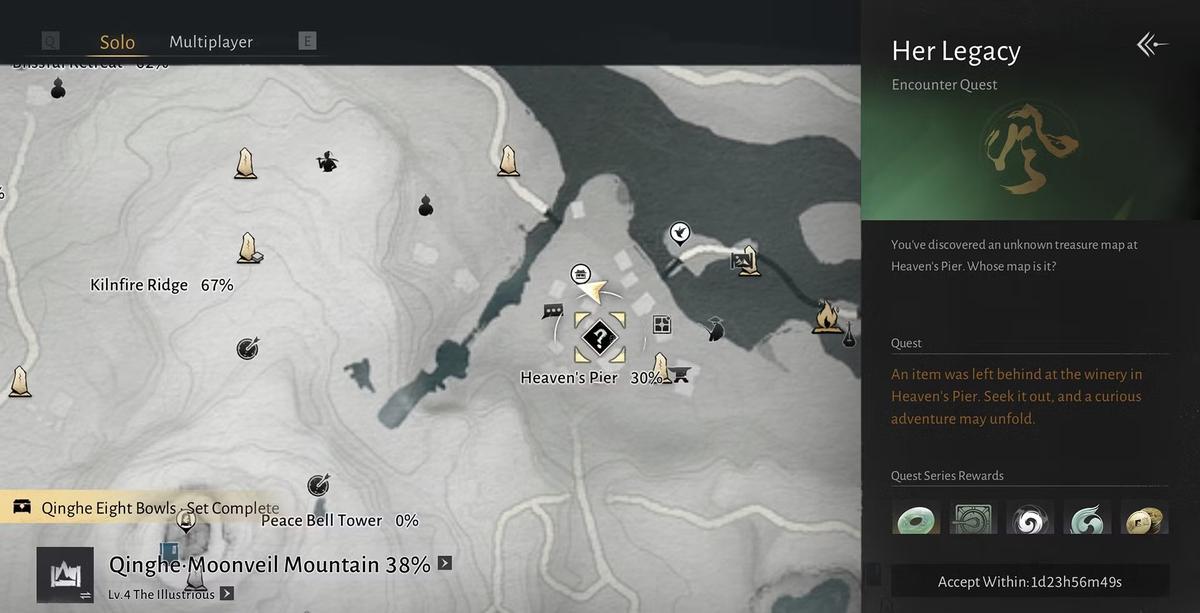Close the Her Legacy quest panel
The width and height of the screenshot is (1200, 613).
coord(1152,44)
